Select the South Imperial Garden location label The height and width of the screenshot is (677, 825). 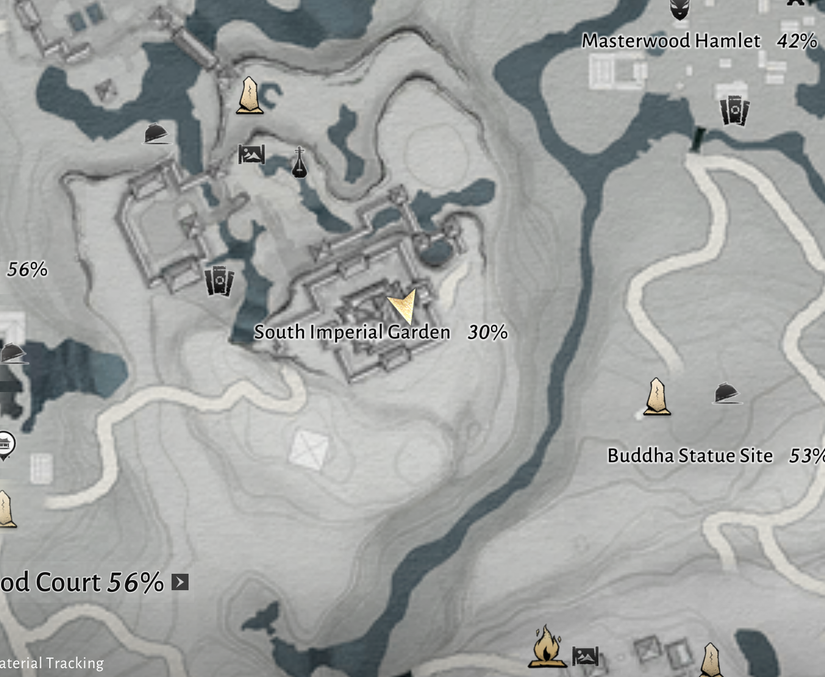click(352, 332)
